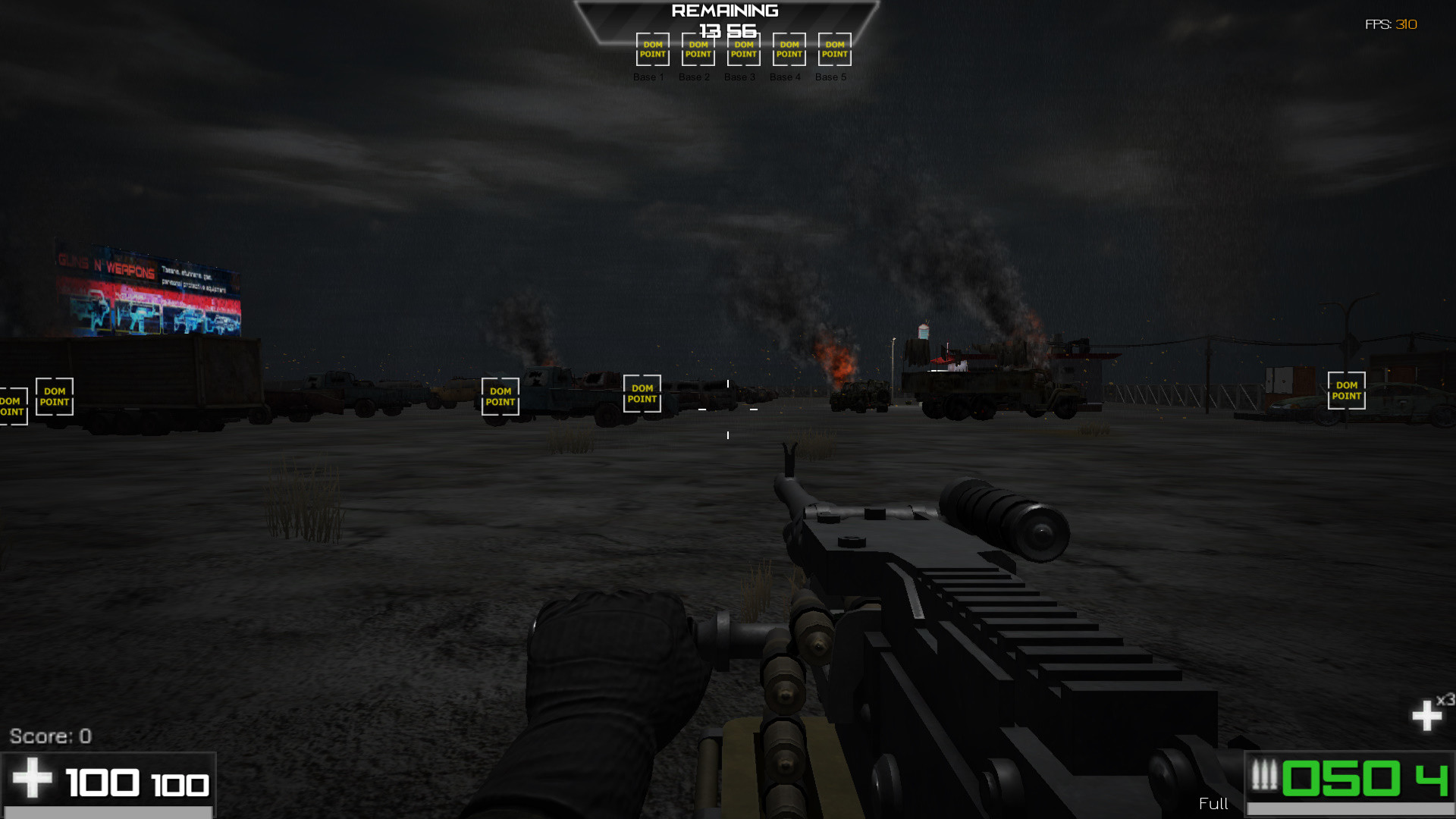This screenshot has height=819, width=1456.
Task: Toggle the Base 4 DOM POINT marker
Action: pyautogui.click(x=788, y=49)
